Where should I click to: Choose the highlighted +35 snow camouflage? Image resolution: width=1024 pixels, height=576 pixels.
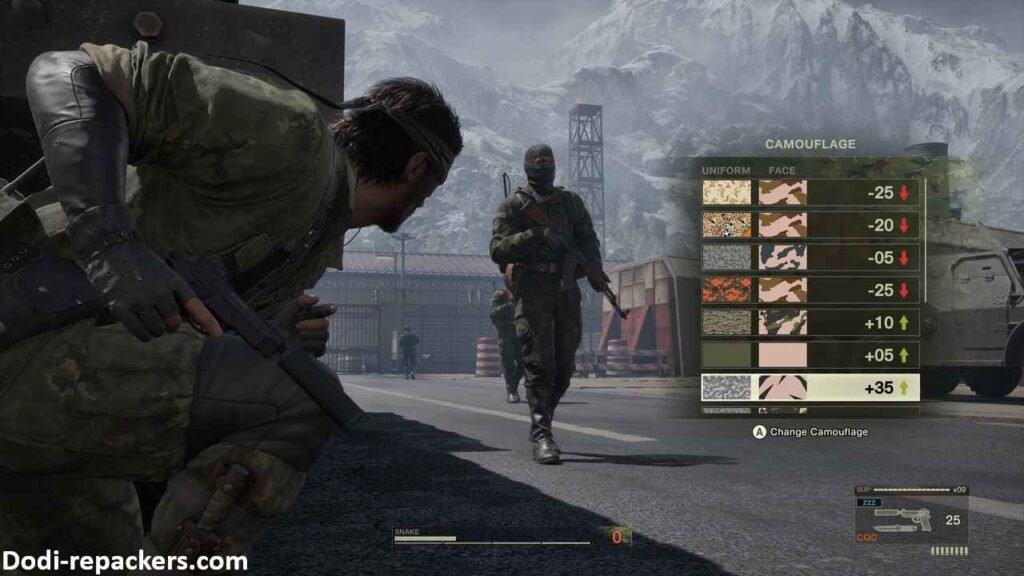(810, 388)
